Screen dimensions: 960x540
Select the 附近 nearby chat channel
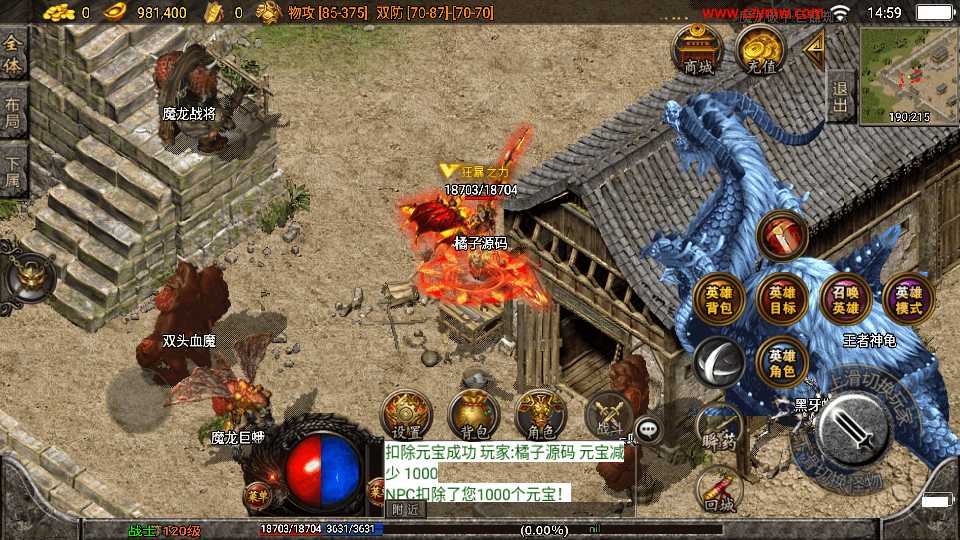[x=405, y=509]
